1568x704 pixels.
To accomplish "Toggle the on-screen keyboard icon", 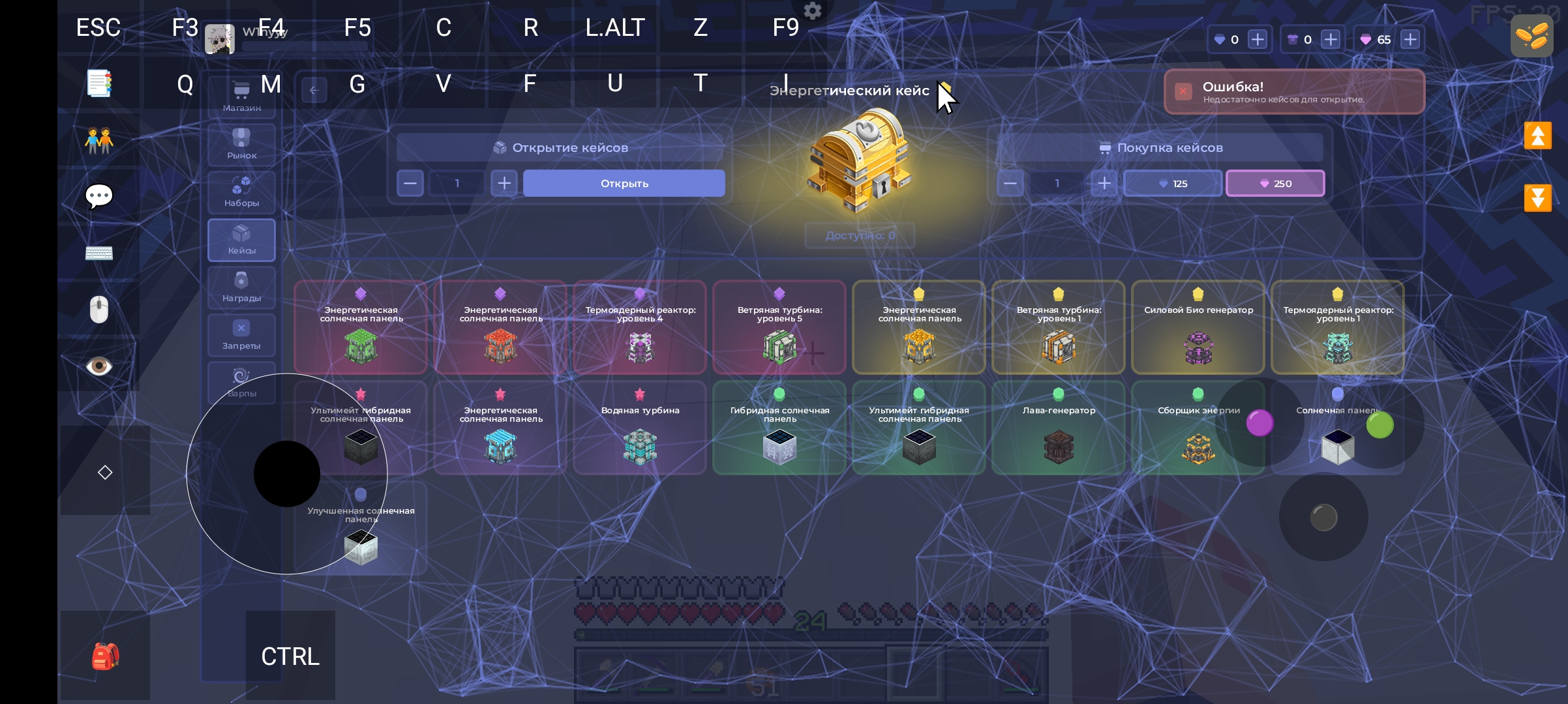I will 99,253.
